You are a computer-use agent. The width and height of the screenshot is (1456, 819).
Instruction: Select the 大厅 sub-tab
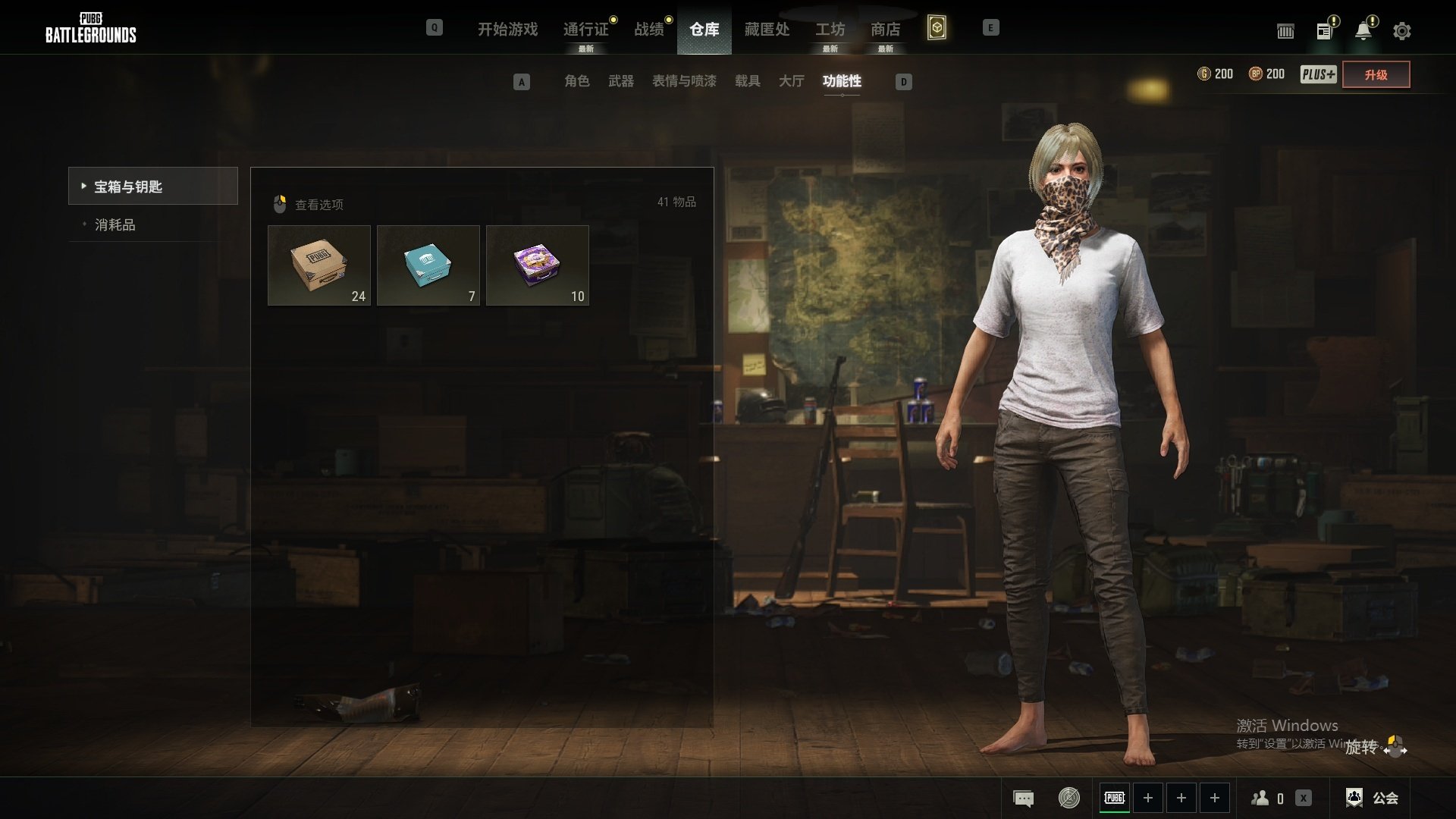click(791, 81)
